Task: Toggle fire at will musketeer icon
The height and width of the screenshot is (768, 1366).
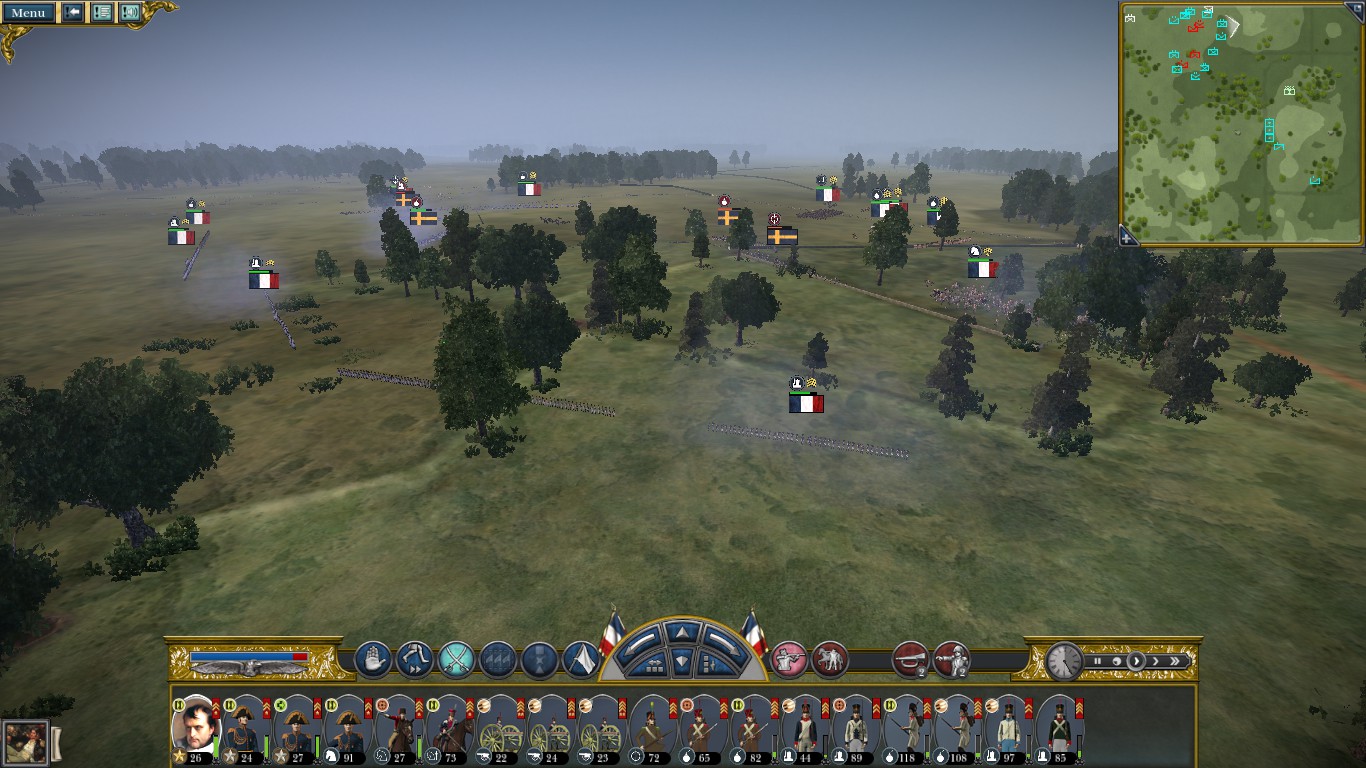Action: point(789,660)
